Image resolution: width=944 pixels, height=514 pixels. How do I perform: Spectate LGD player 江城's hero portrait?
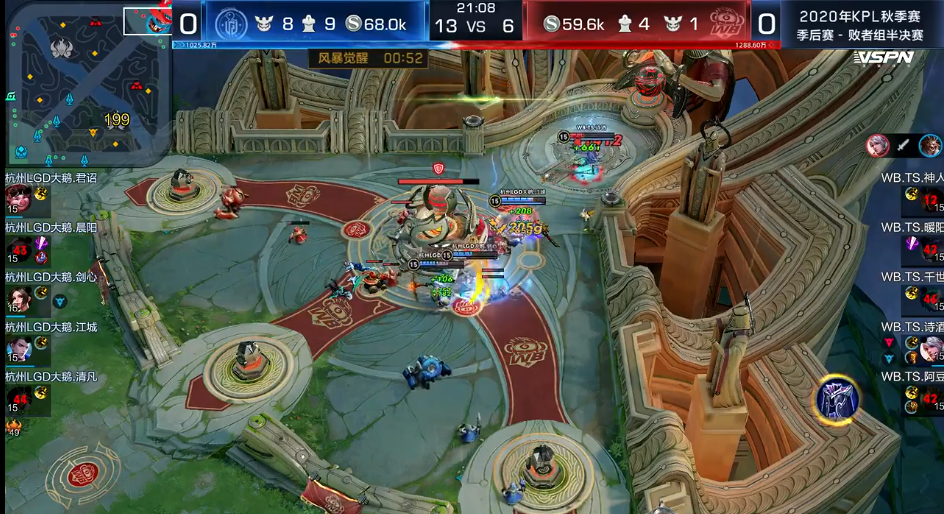17,348
